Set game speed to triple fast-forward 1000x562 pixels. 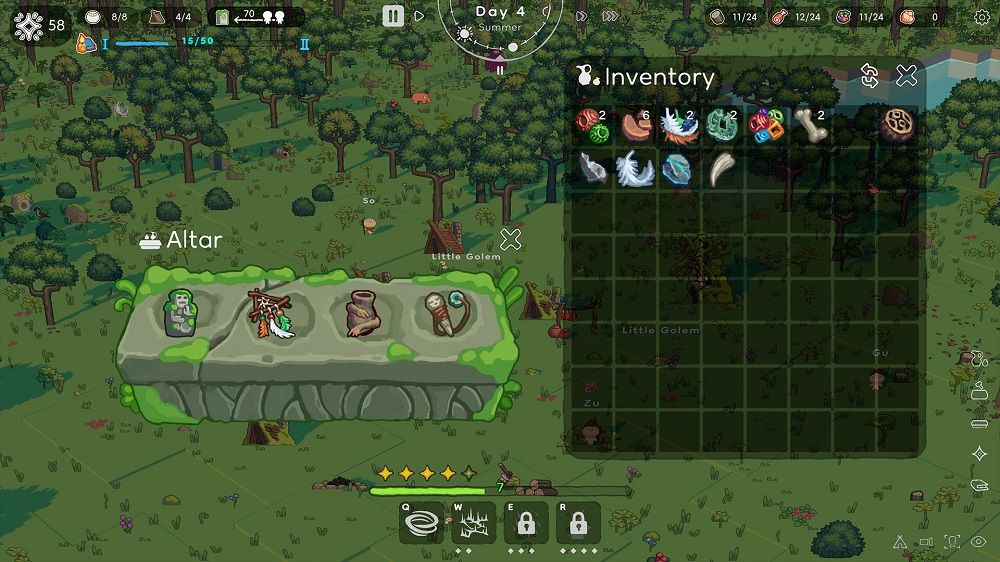[610, 16]
